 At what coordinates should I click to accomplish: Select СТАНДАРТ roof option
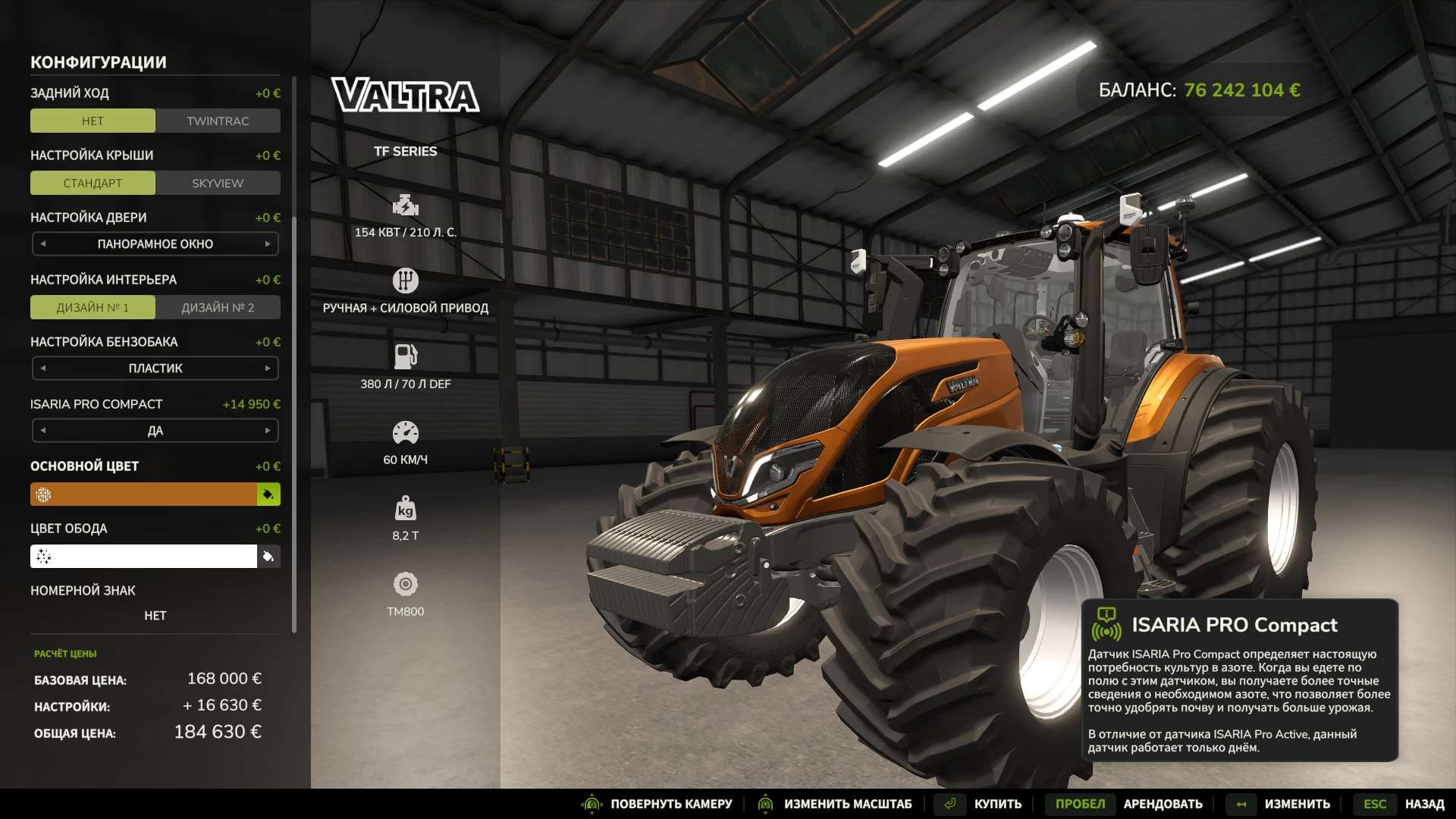(93, 184)
